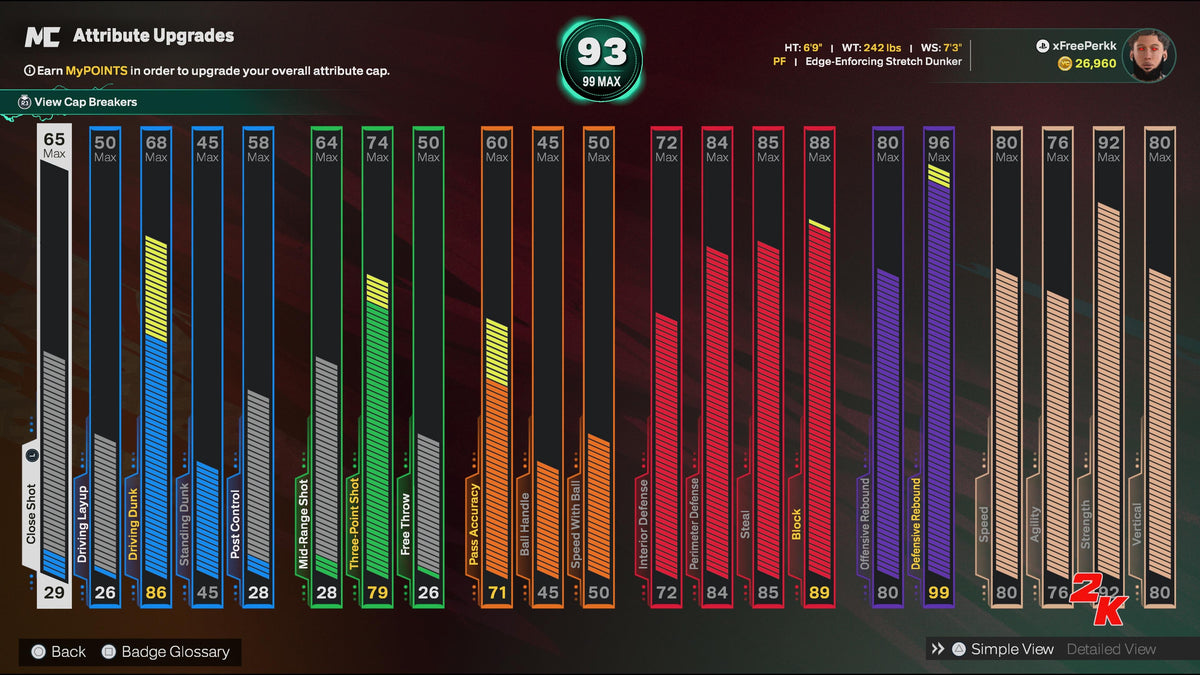Screen dimensions: 1200x675
Task: Switch to Detailed View
Action: point(1111,649)
